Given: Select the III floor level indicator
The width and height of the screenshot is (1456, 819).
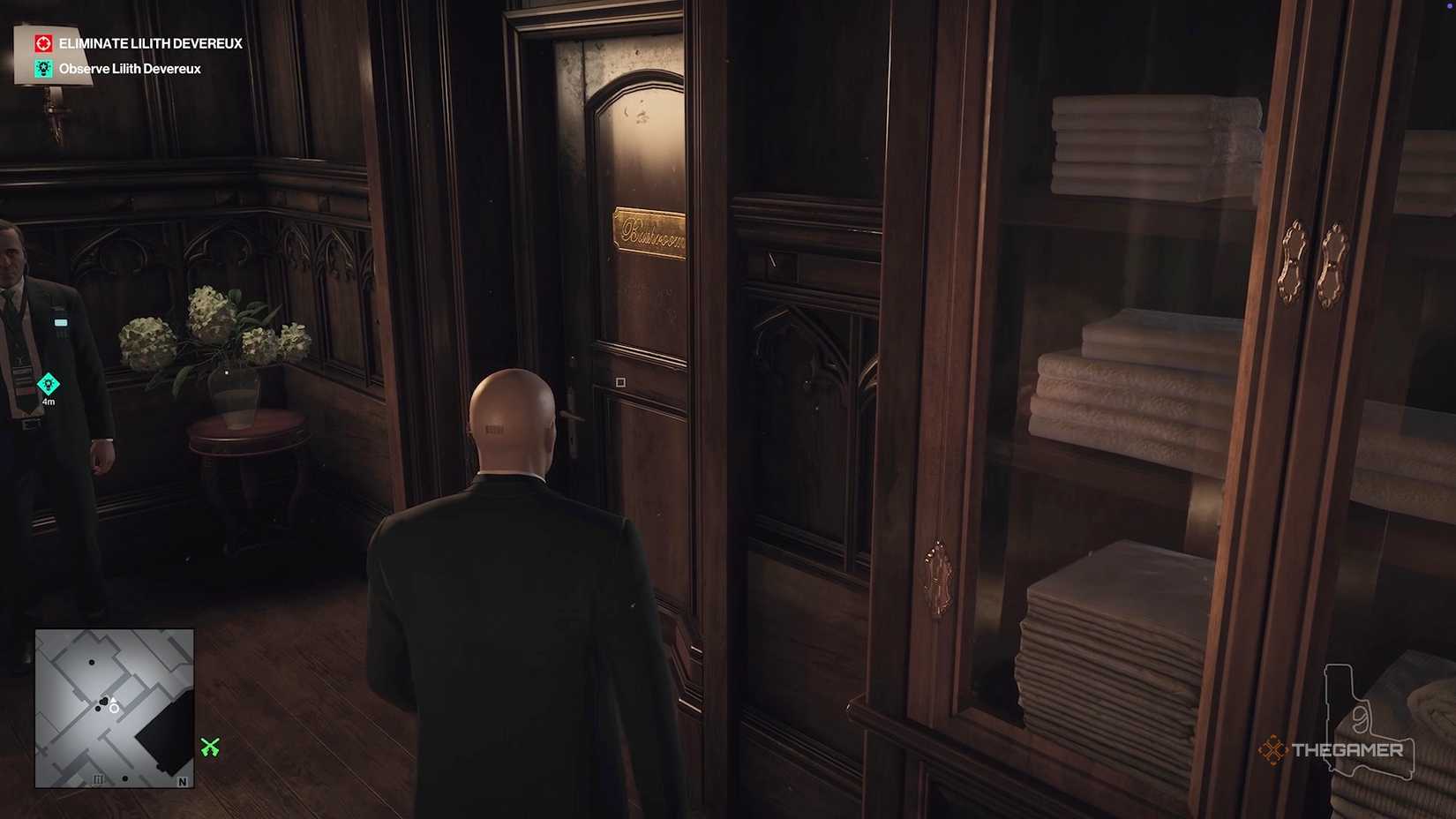Looking at the screenshot, I should point(98,778).
